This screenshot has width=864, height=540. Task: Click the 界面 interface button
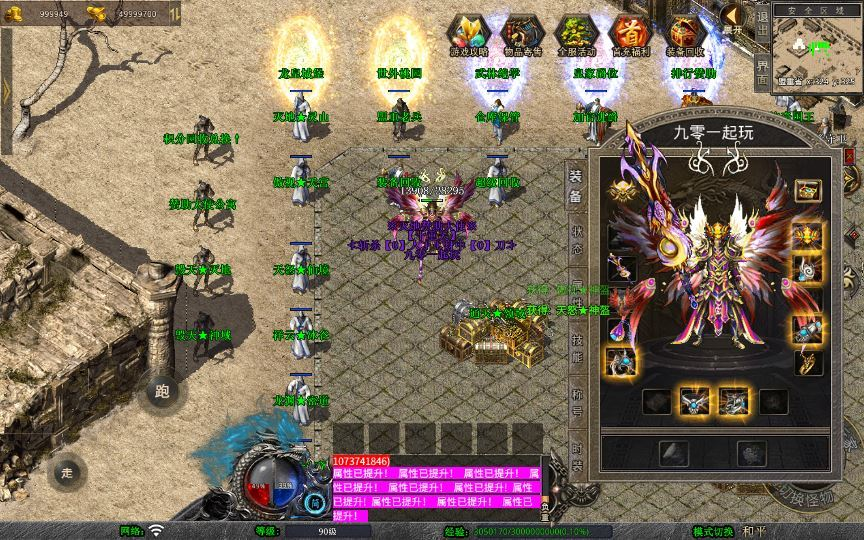(x=762, y=72)
